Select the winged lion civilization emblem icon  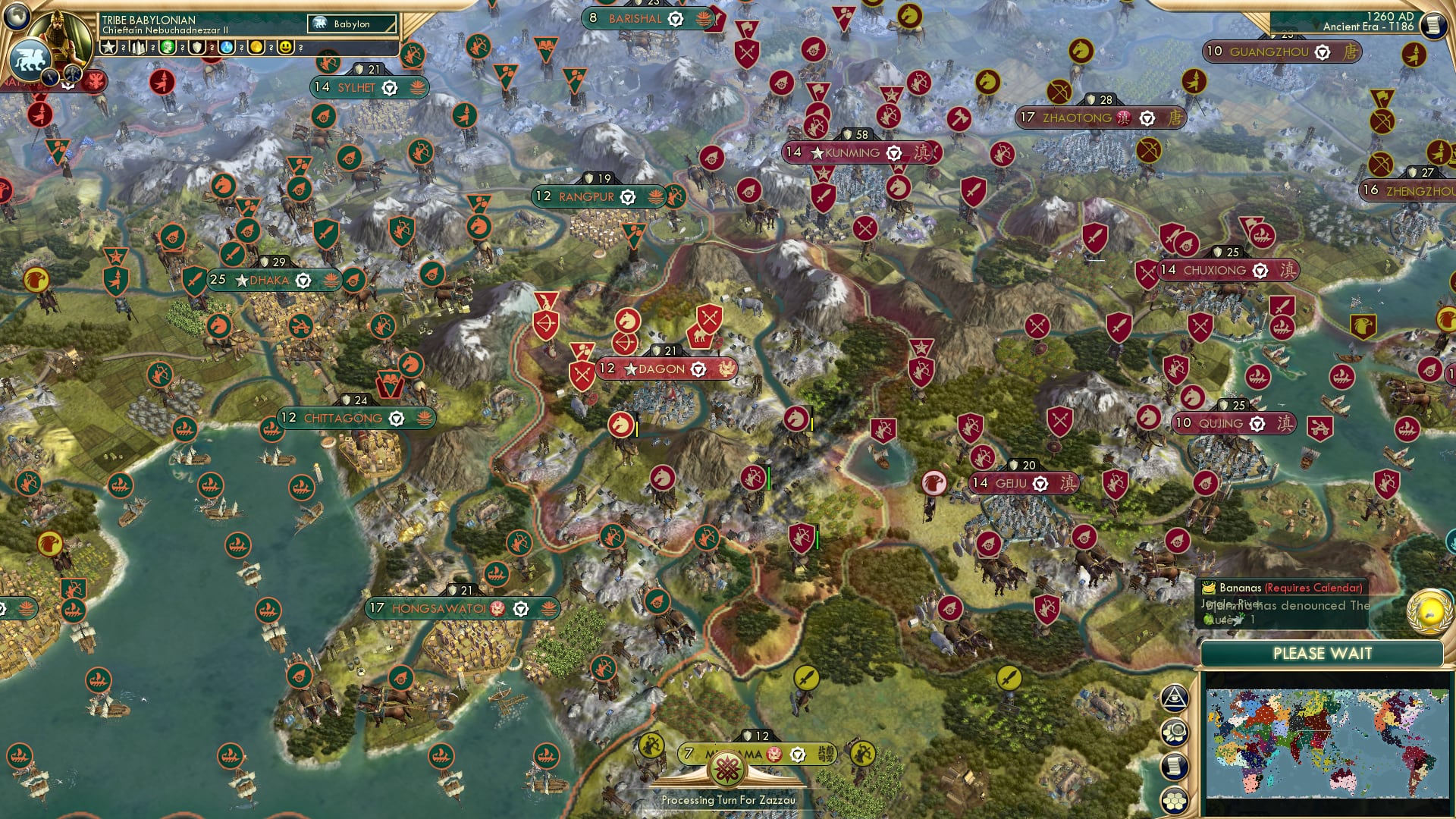click(30, 61)
